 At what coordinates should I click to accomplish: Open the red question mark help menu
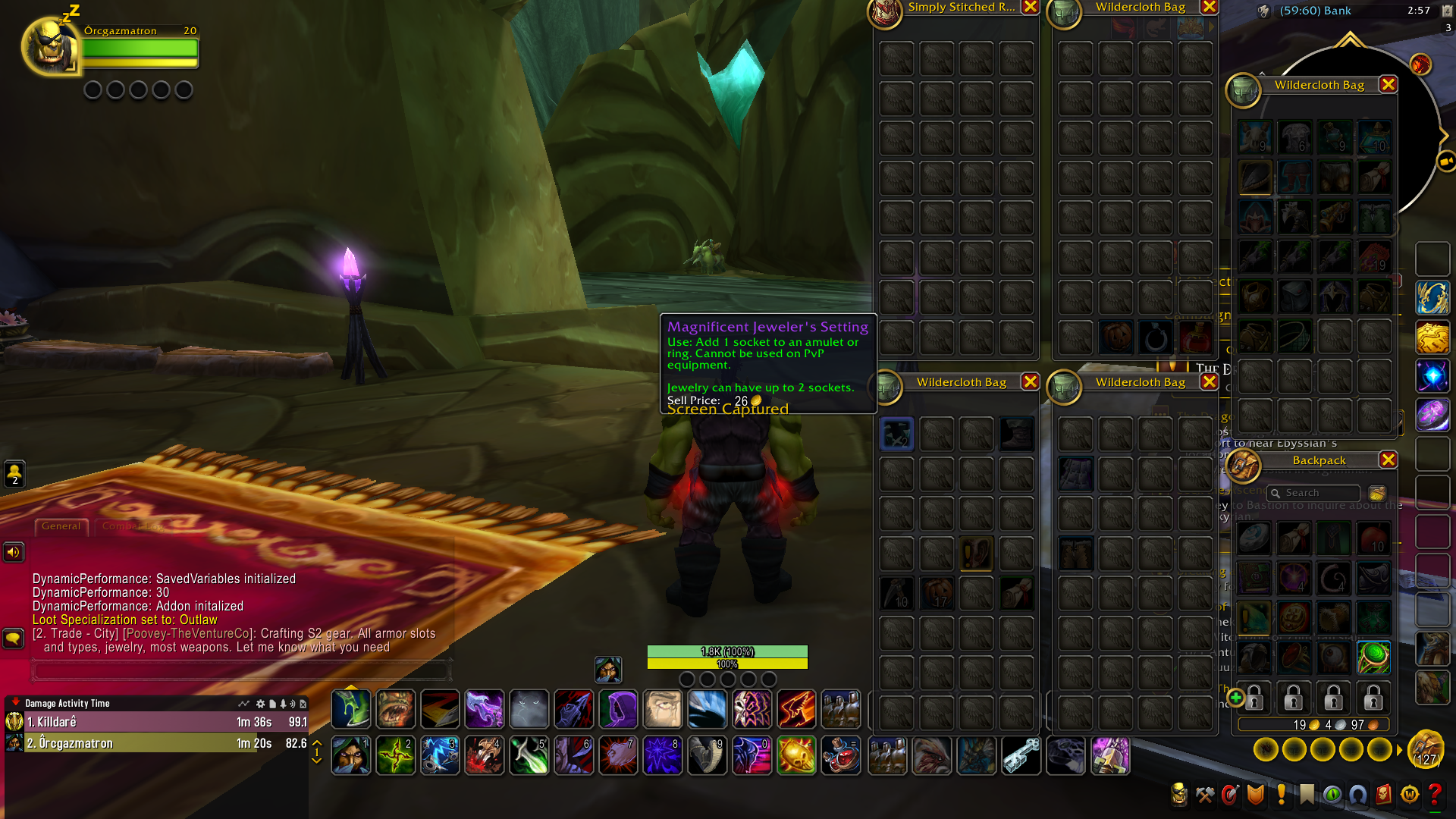pos(1435,794)
